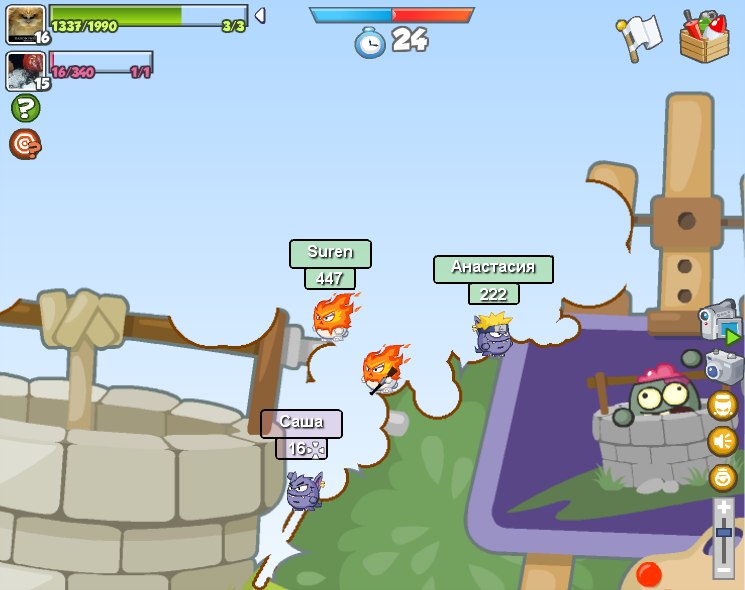Viewport: 745px width, 590px height.
Task: Click the orange target hint button
Action: (25, 144)
